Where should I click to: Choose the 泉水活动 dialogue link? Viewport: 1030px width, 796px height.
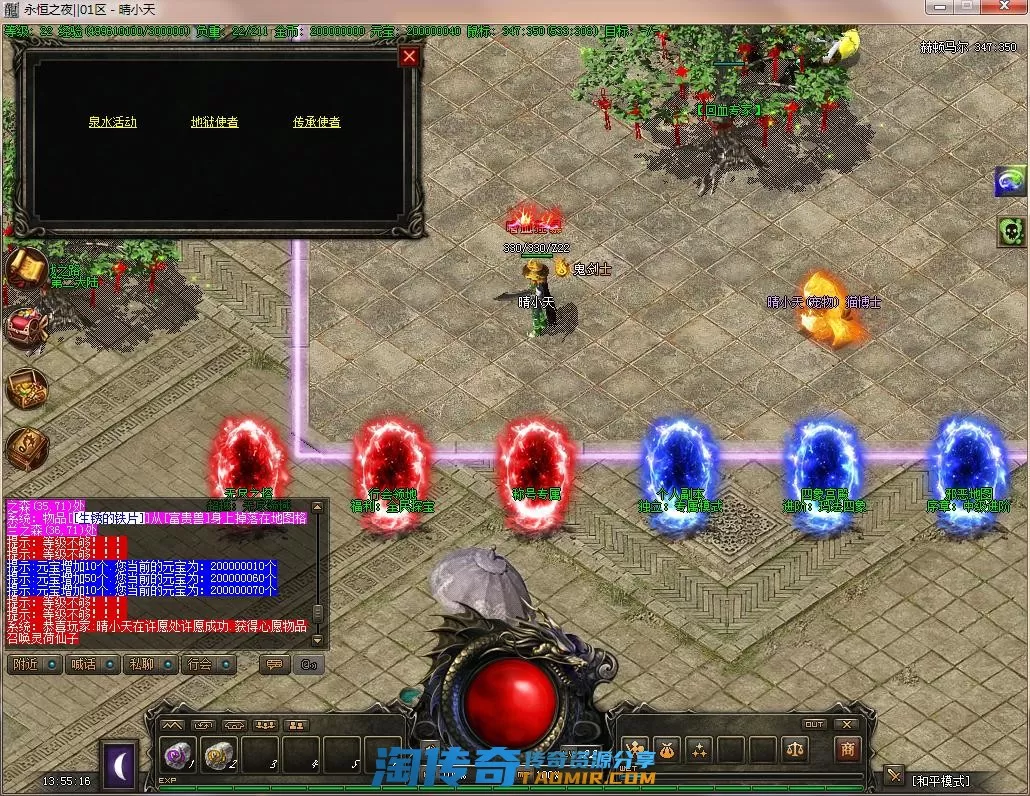(x=112, y=122)
